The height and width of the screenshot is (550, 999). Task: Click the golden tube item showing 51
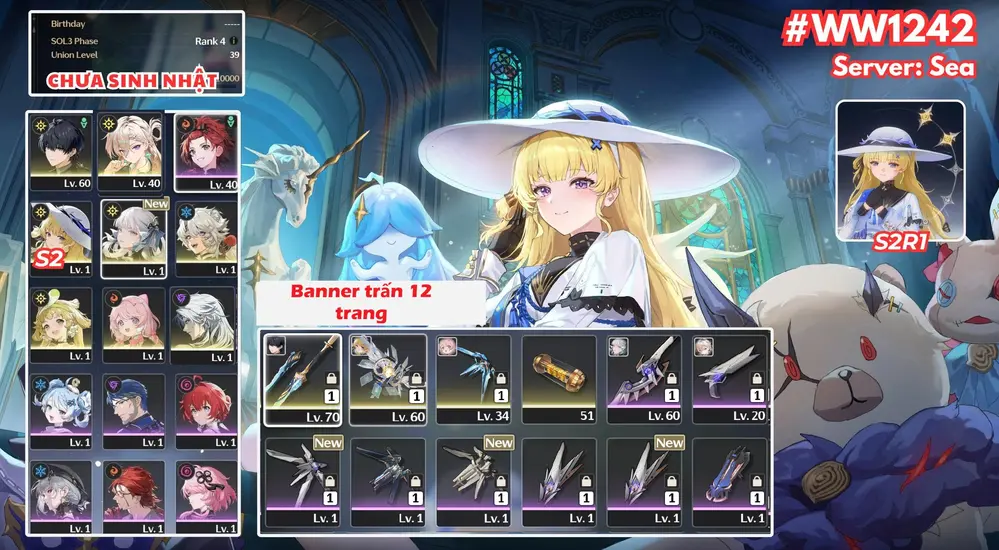click(559, 380)
